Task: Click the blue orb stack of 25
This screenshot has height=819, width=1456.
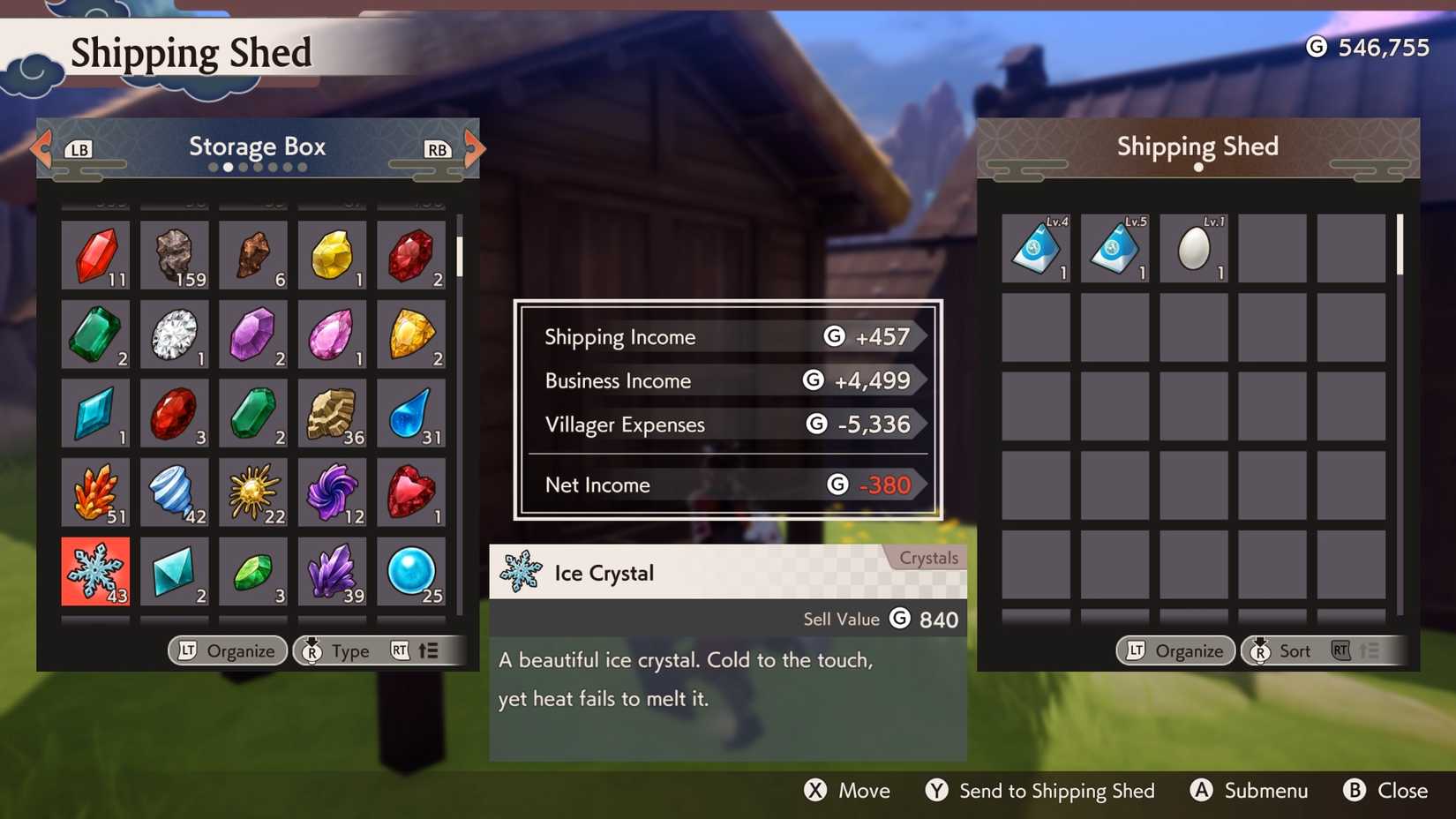Action: pyautogui.click(x=412, y=572)
